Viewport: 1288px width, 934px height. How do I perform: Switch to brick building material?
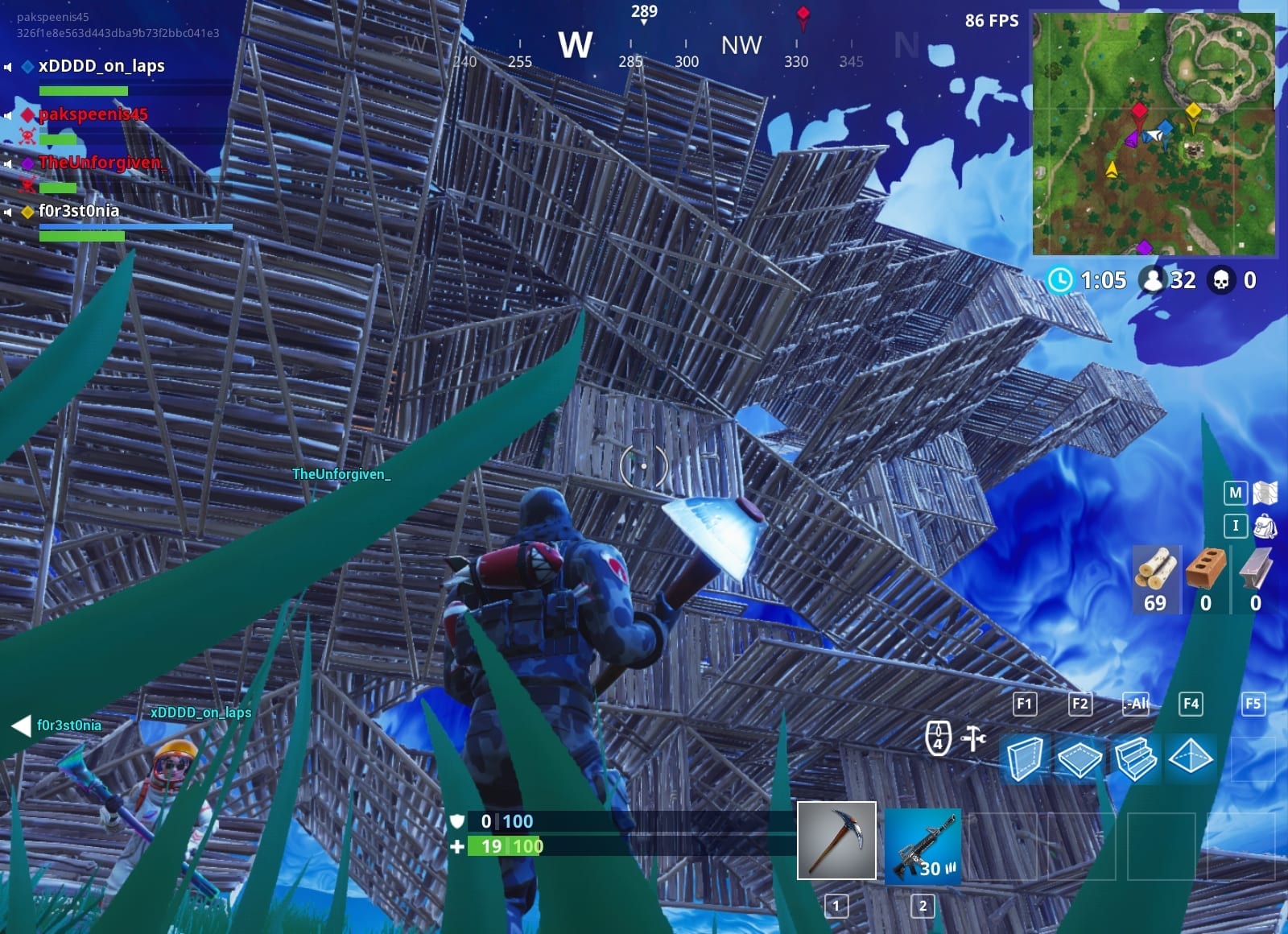pyautogui.click(x=1205, y=578)
